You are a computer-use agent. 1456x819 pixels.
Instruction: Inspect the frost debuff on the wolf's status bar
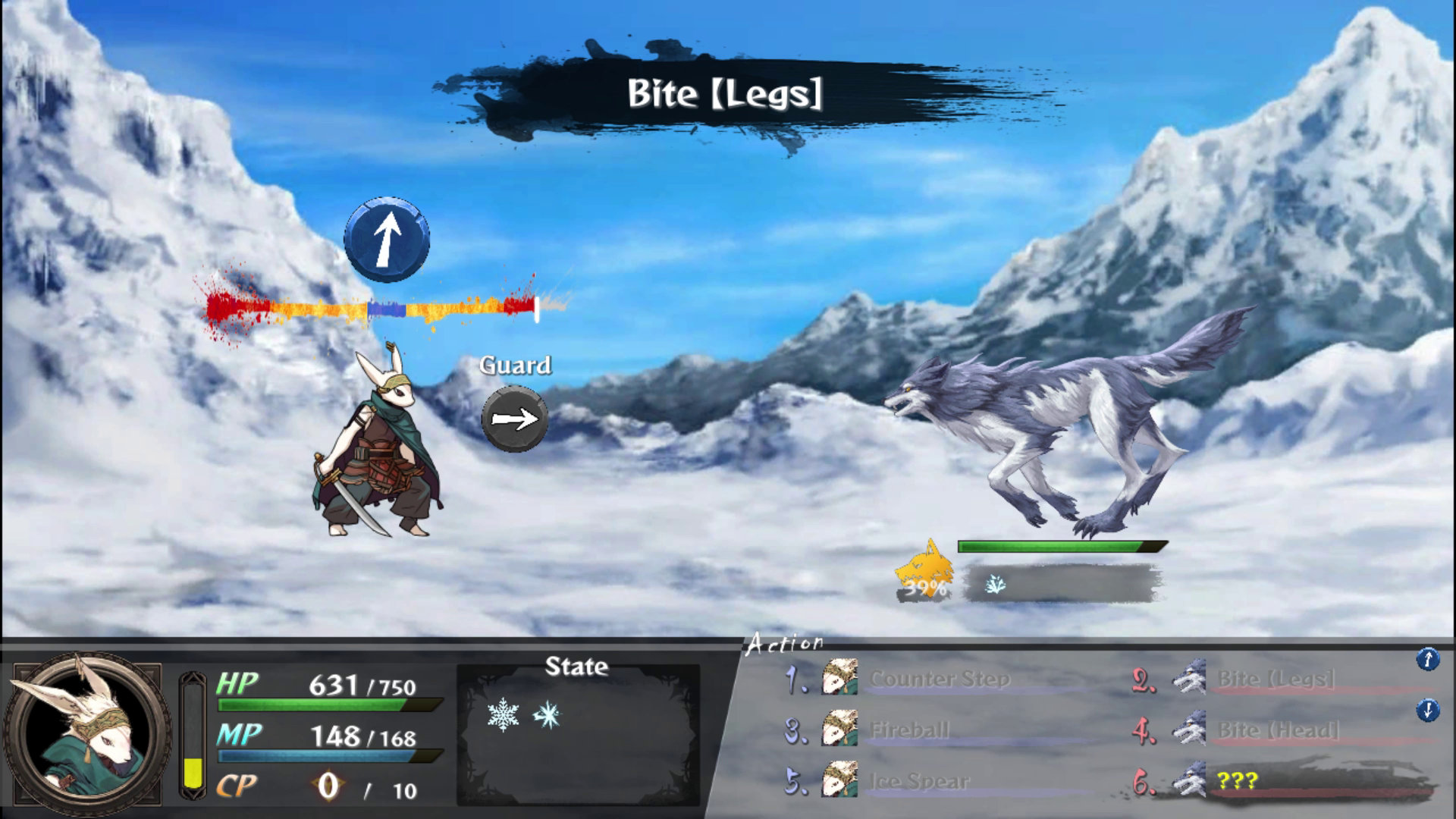click(x=994, y=584)
